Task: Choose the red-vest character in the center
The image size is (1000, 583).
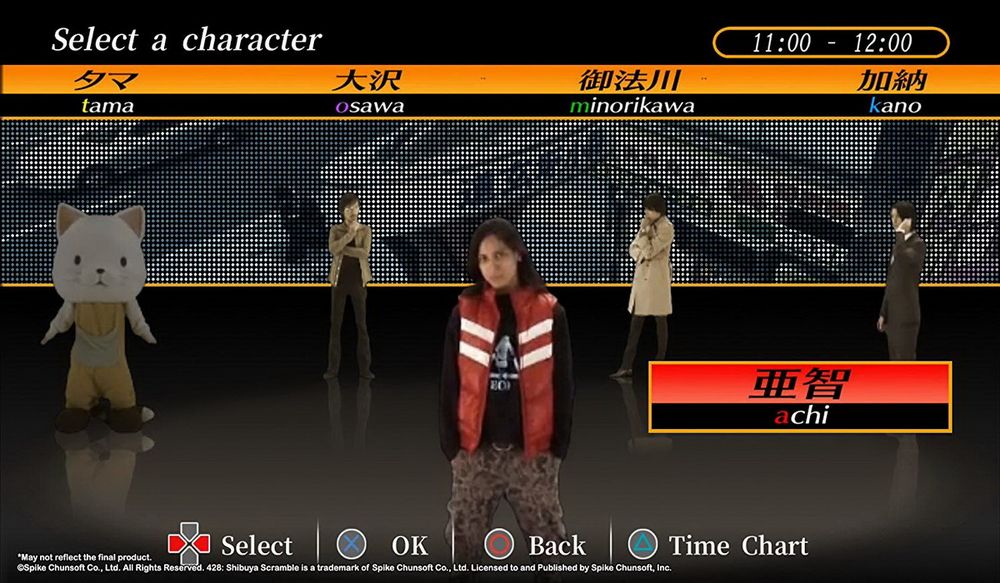Action: [x=506, y=380]
